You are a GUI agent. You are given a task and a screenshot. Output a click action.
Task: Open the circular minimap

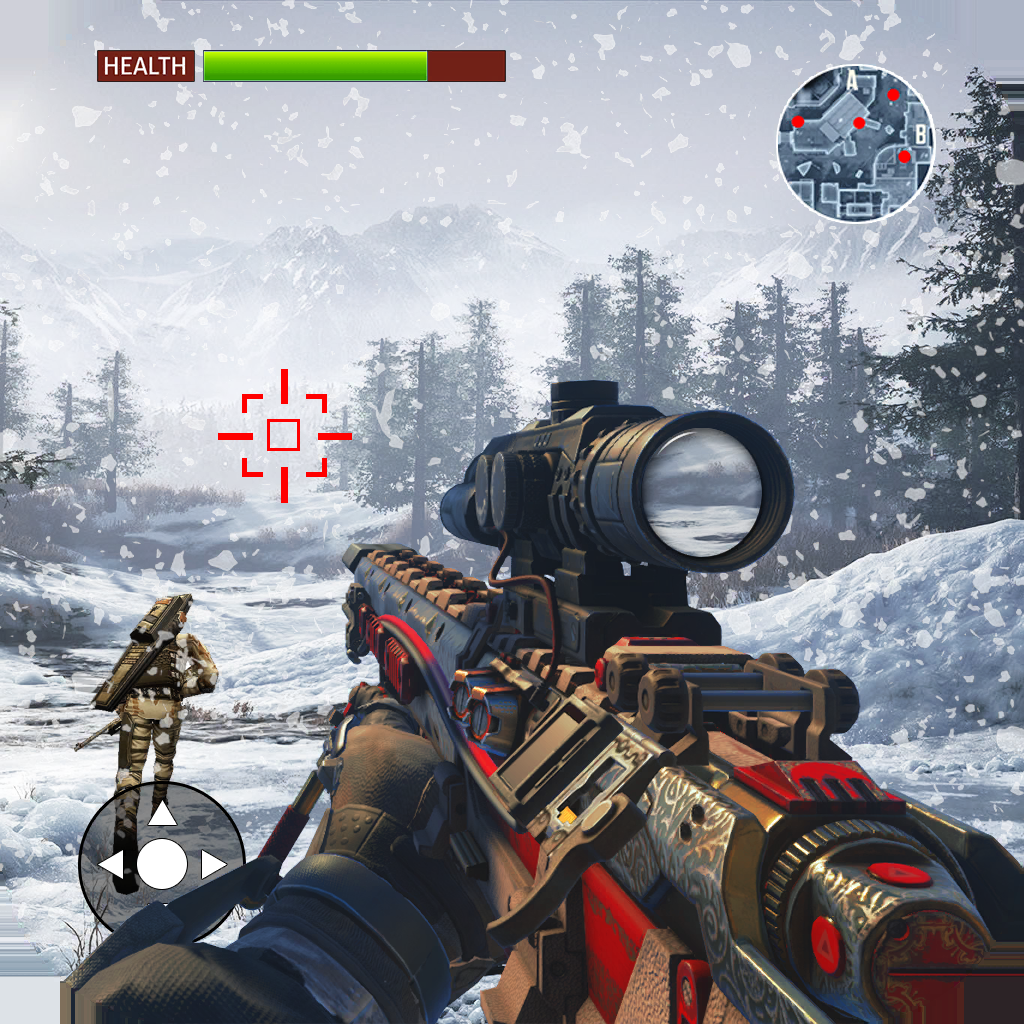point(856,143)
